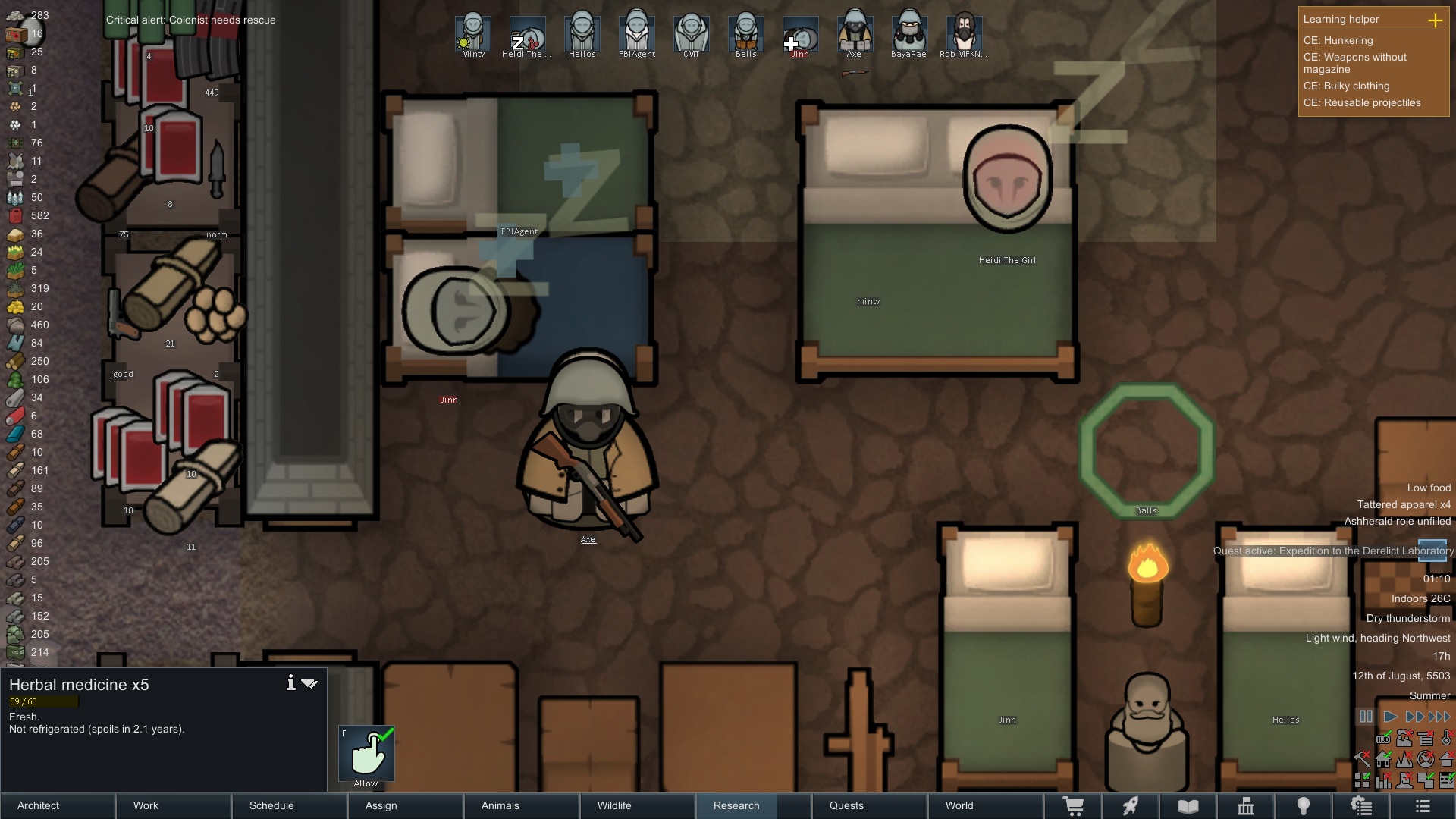
Task: Toggle the HUD overlay button
Action: (x=1383, y=738)
